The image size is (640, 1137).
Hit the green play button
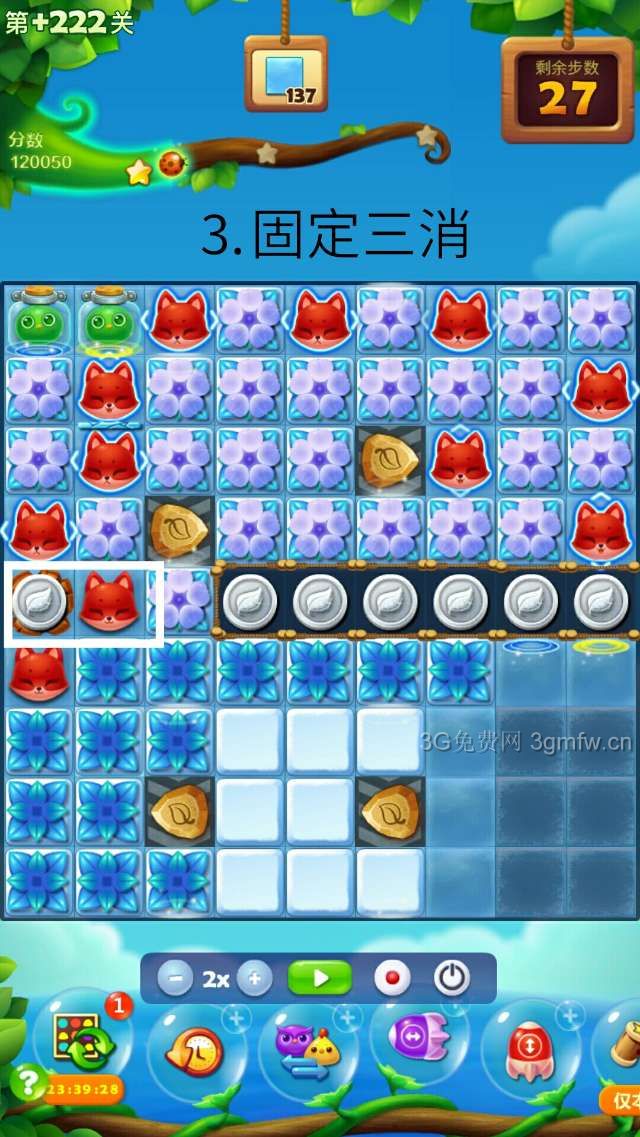point(320,978)
